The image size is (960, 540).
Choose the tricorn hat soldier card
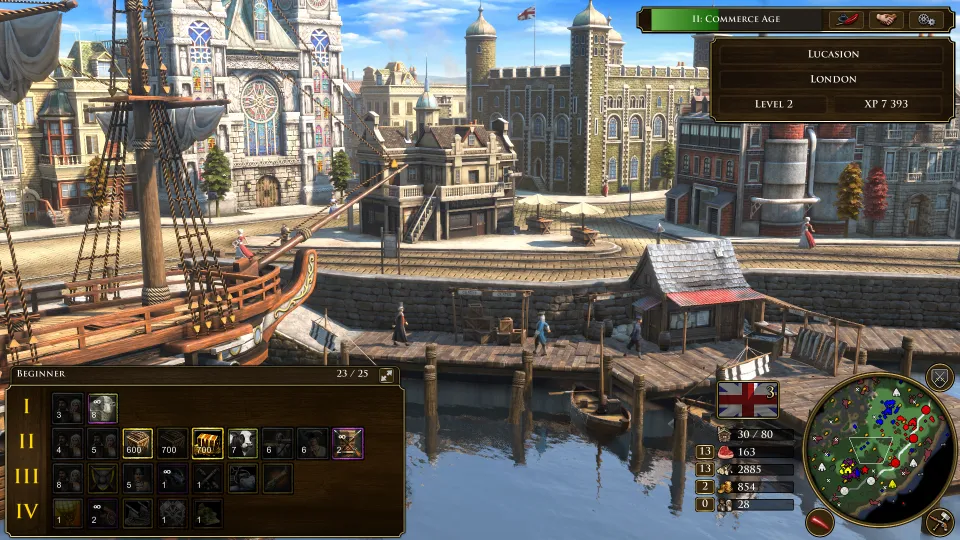312,442
